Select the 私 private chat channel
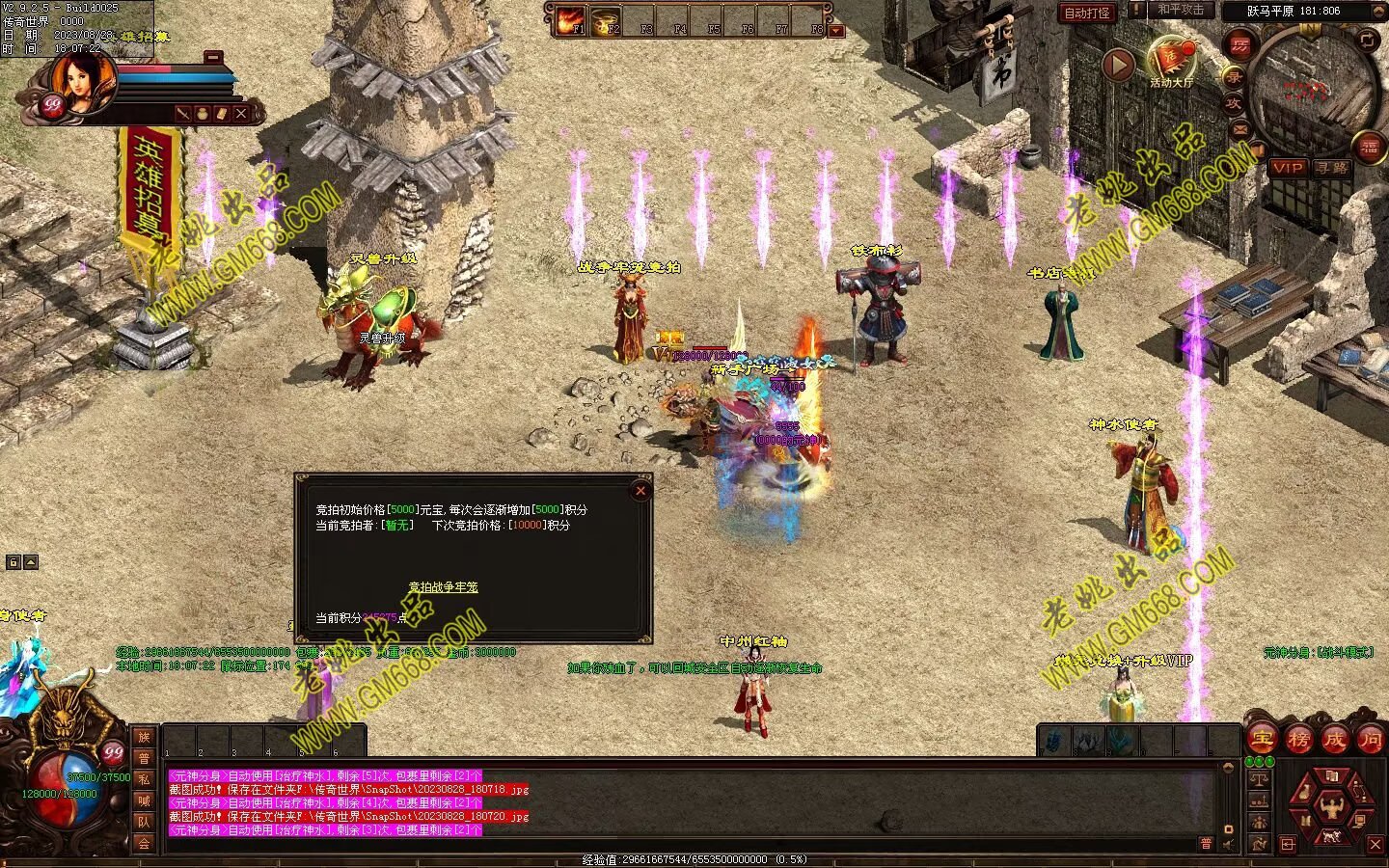The width and height of the screenshot is (1389, 868). point(144,779)
